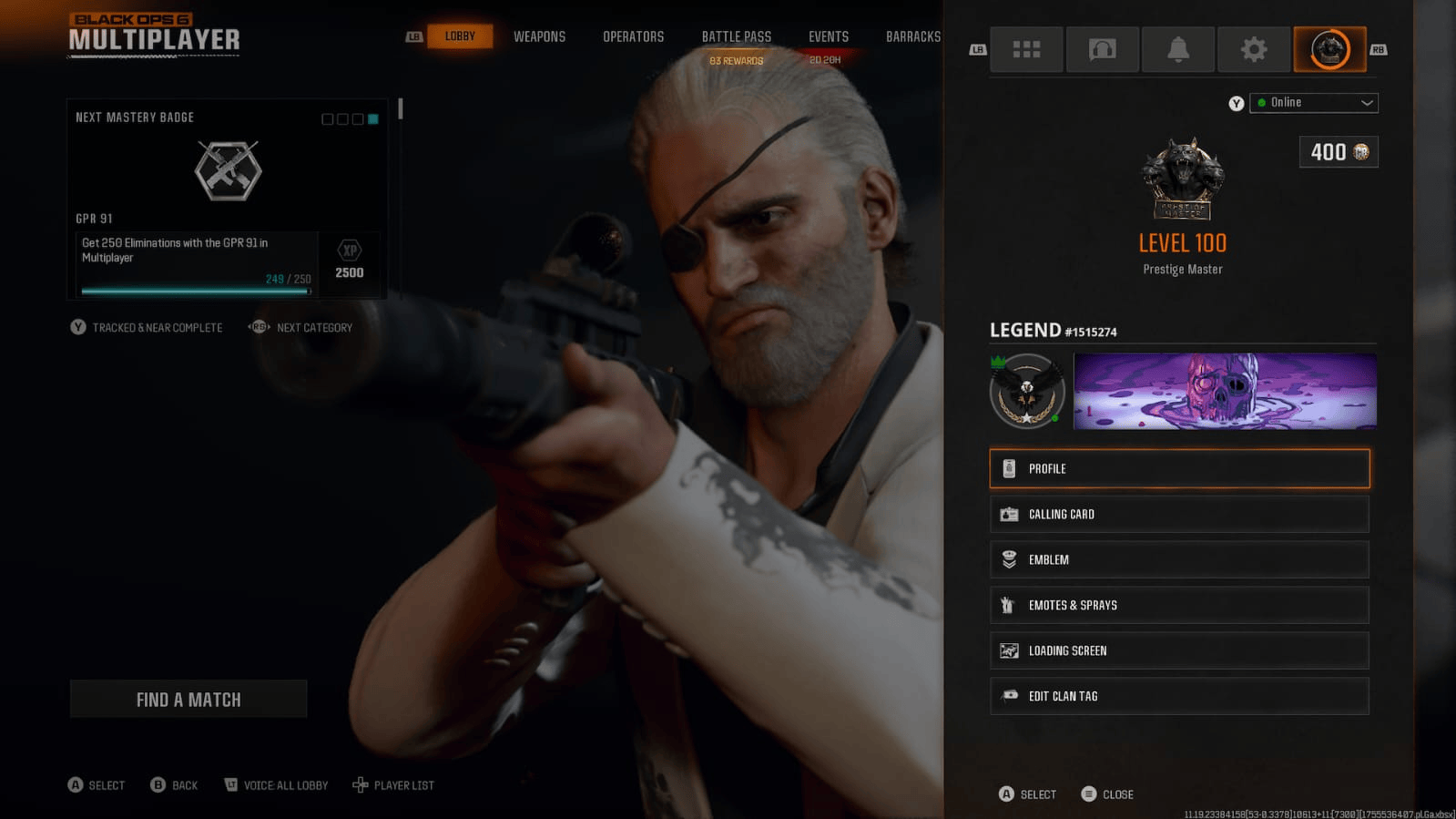Select the Legend calling card artwork
Screen dimensions: 1456x819
coord(1224,390)
